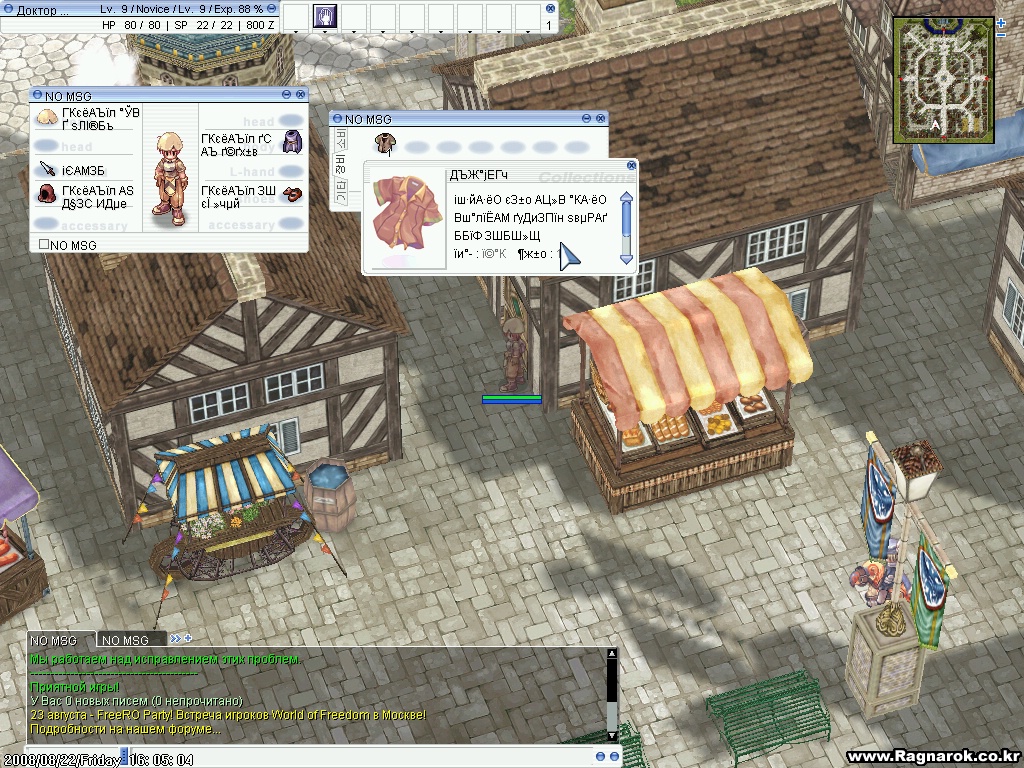
Task: Close the inventory window
Action: click(601, 119)
